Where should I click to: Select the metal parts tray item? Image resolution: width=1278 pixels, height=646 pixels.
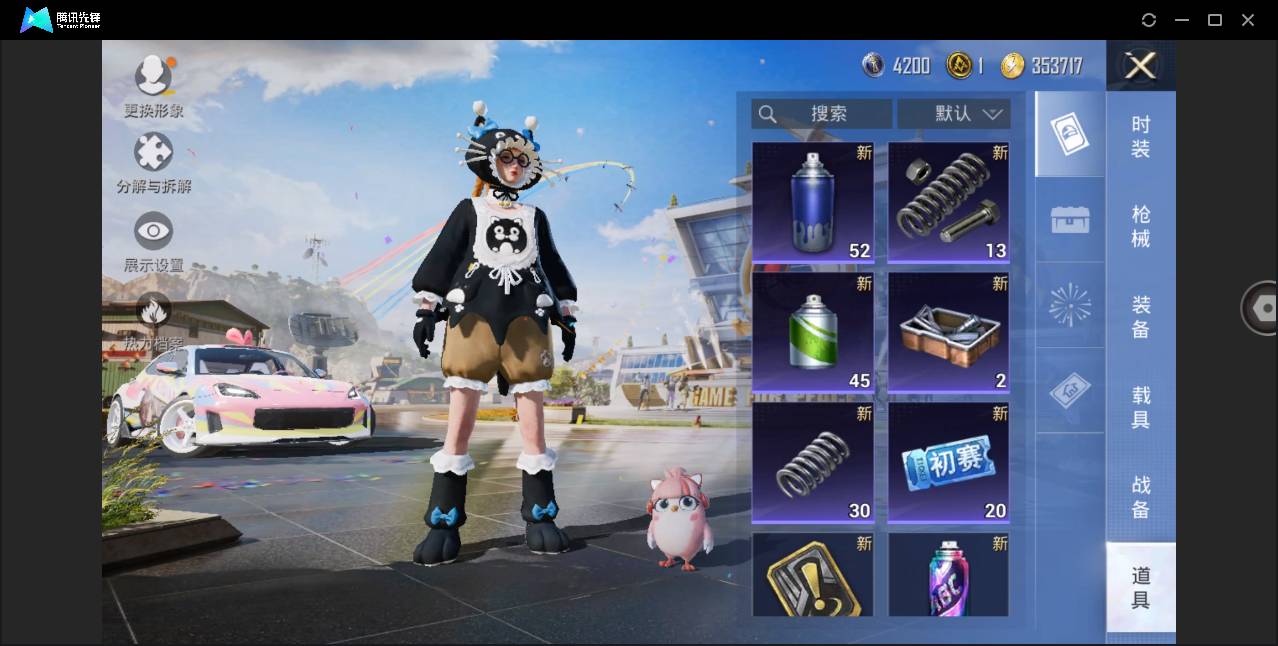(x=948, y=332)
